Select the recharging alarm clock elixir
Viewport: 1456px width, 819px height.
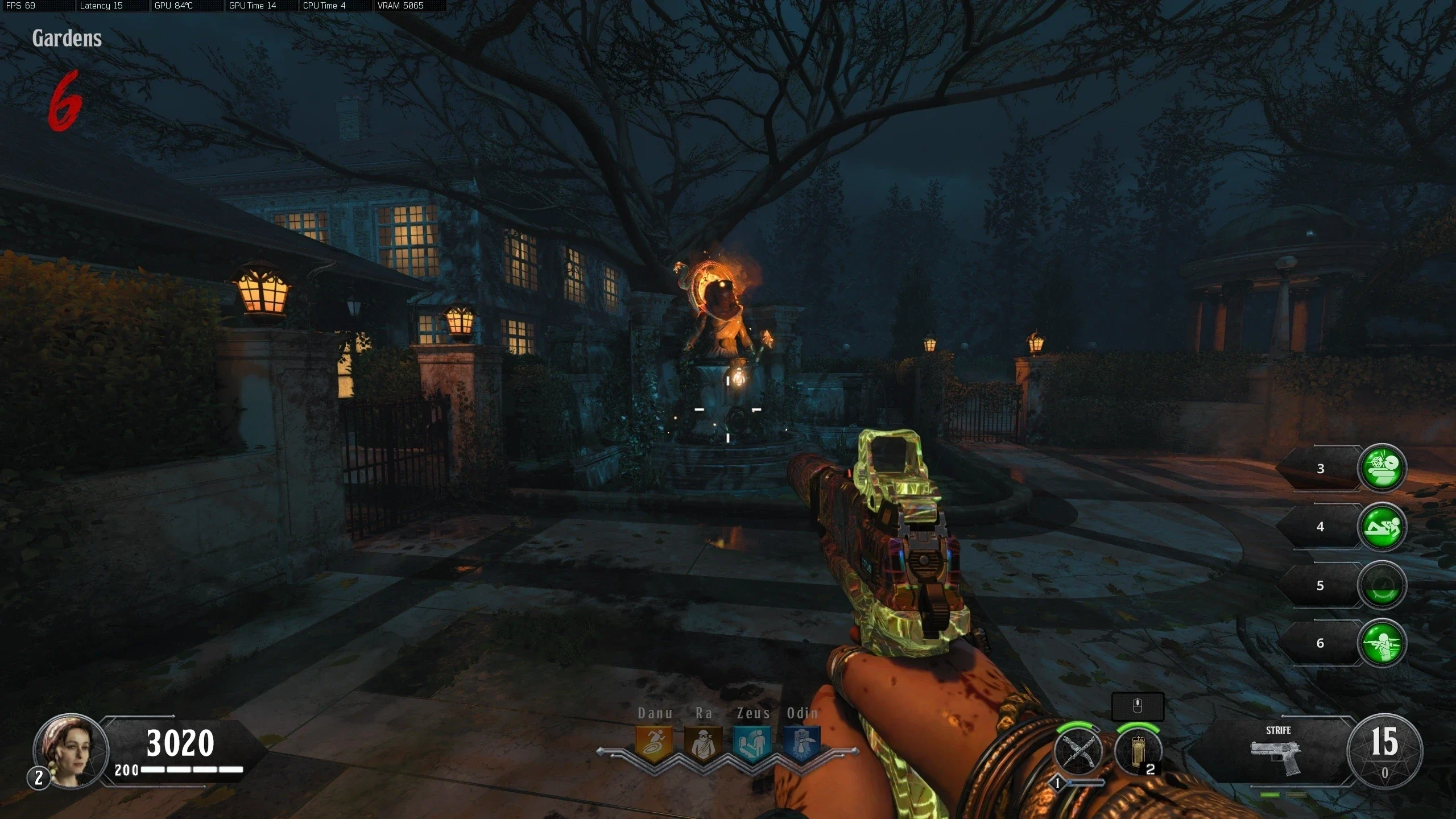[x=1382, y=585]
